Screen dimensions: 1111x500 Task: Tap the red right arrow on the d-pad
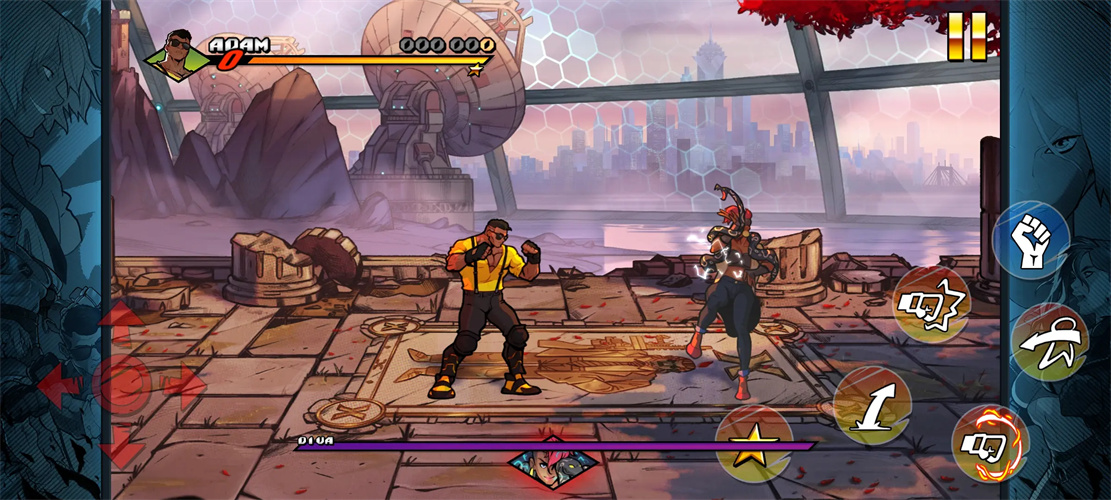pyautogui.click(x=185, y=384)
